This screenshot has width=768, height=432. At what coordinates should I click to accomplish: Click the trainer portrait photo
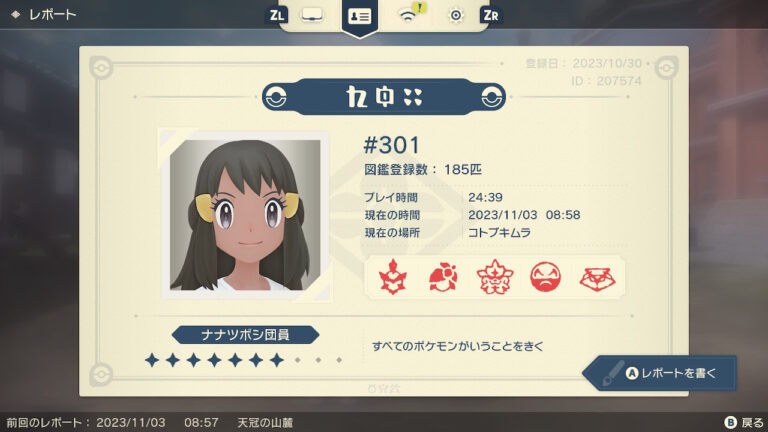245,214
